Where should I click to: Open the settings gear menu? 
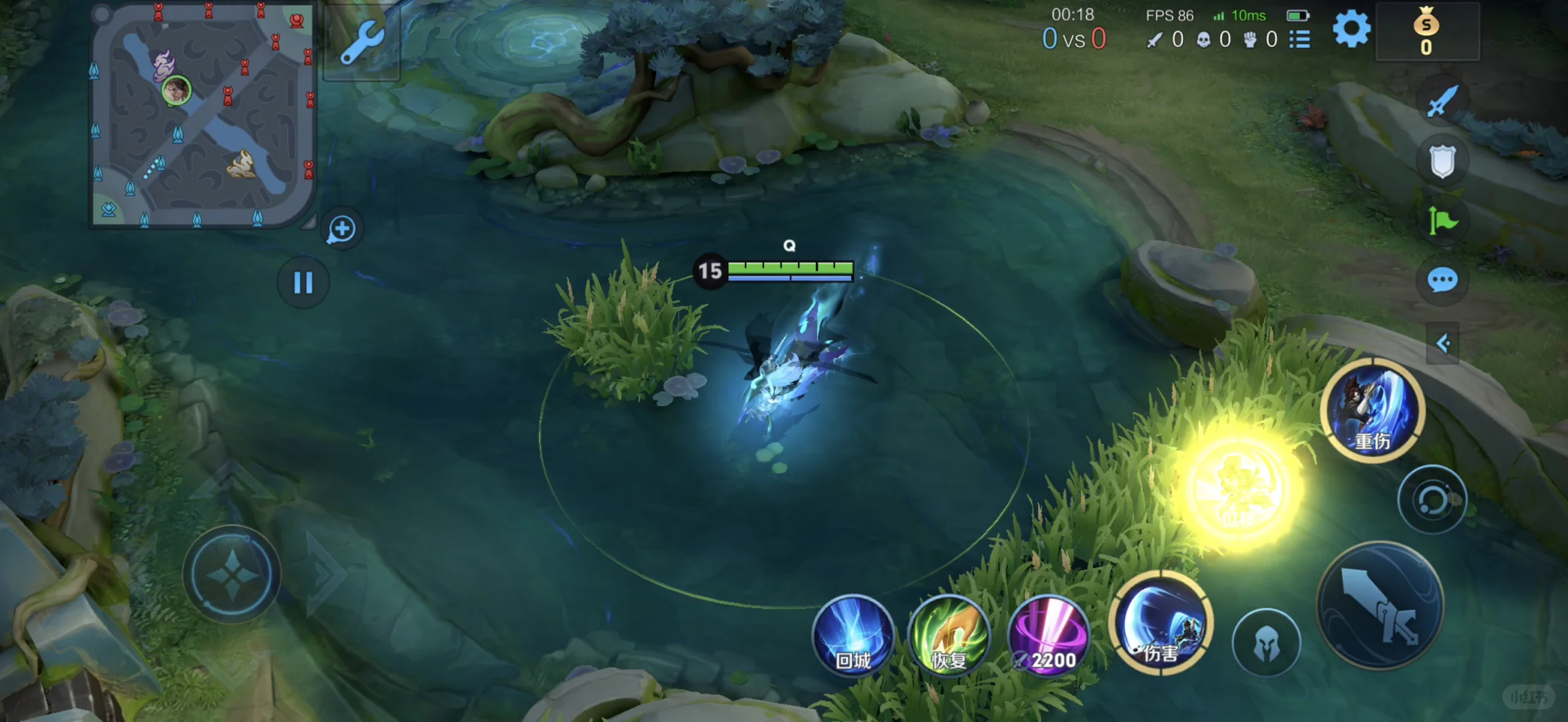coord(1351,29)
